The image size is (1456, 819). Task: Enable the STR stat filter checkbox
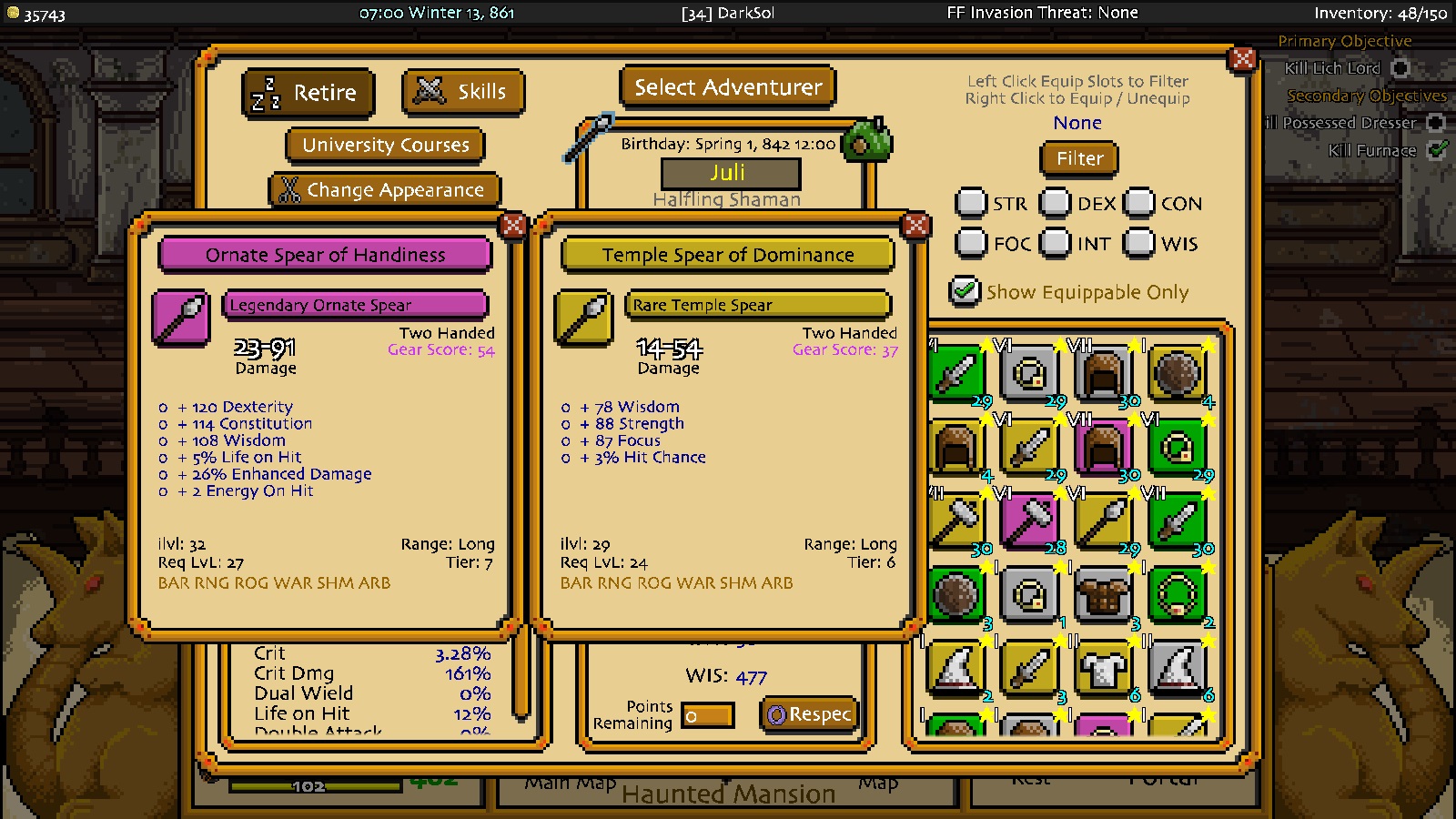click(972, 203)
